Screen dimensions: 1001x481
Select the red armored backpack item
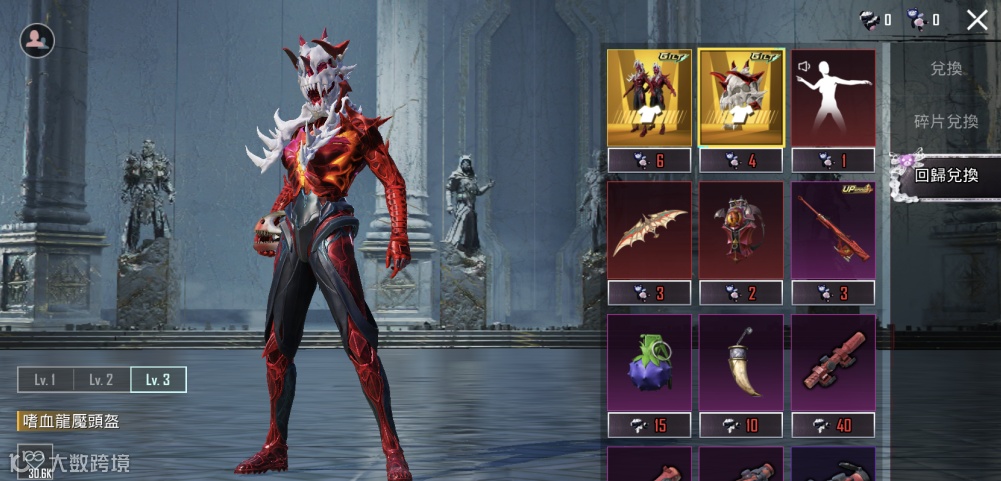pos(741,231)
